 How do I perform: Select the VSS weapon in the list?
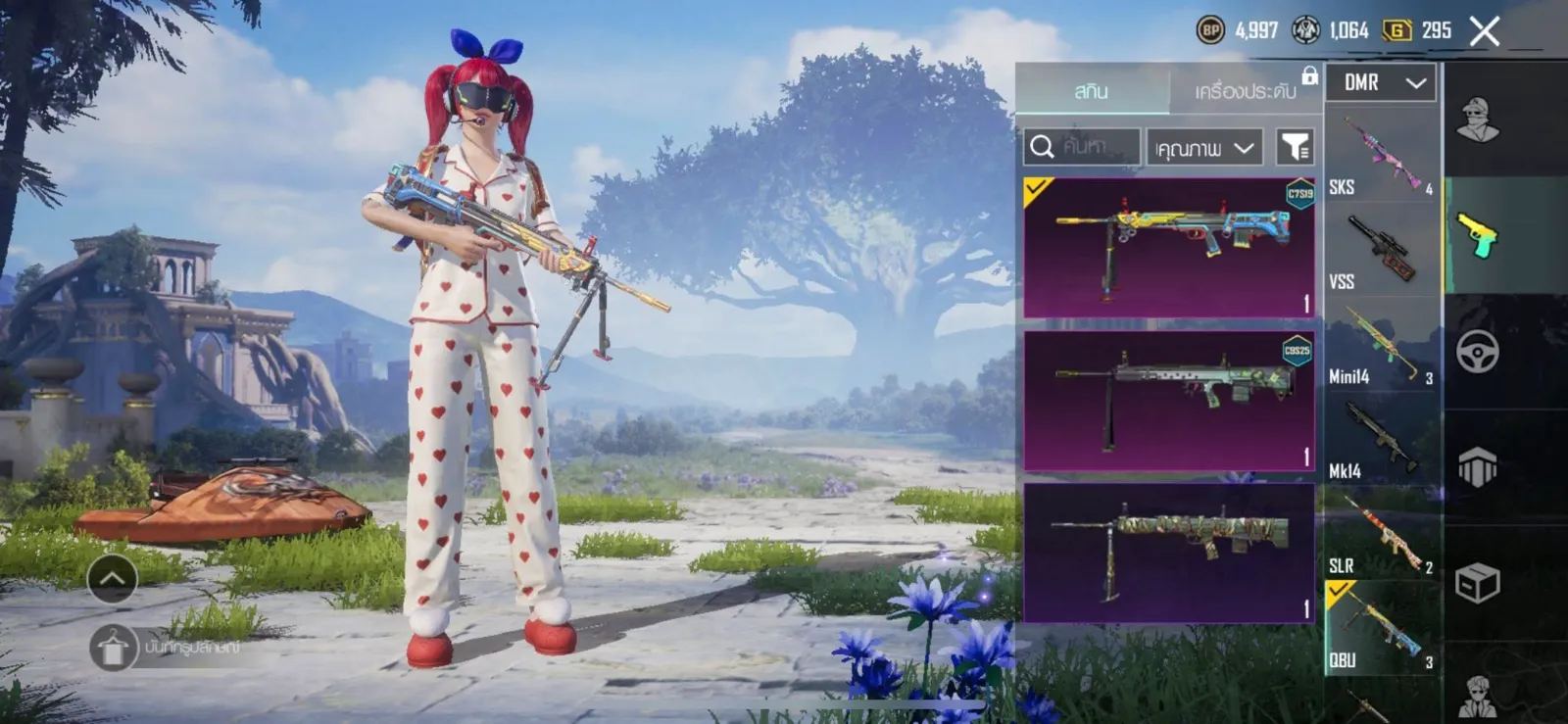point(1382,251)
